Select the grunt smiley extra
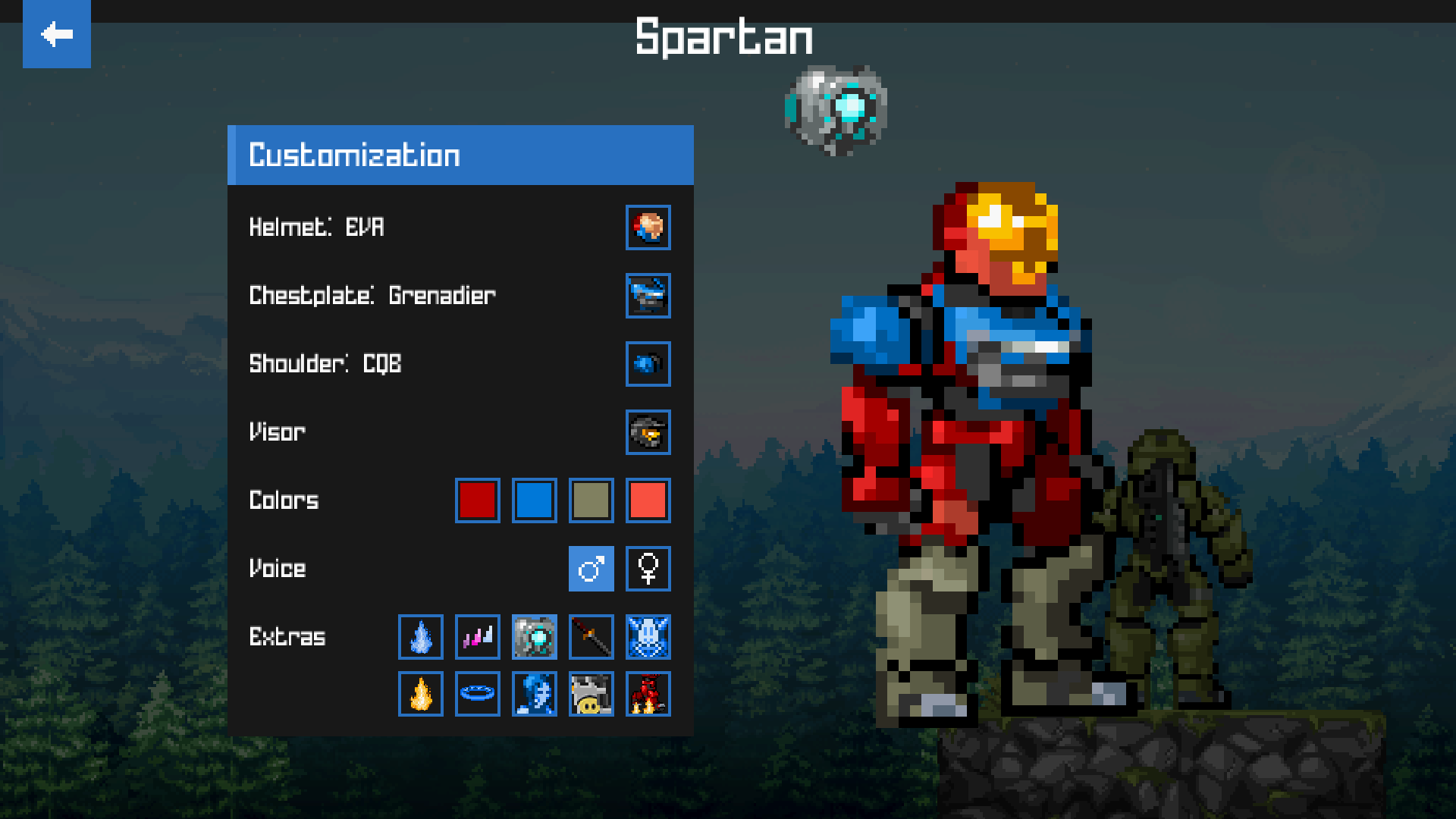 pos(591,694)
